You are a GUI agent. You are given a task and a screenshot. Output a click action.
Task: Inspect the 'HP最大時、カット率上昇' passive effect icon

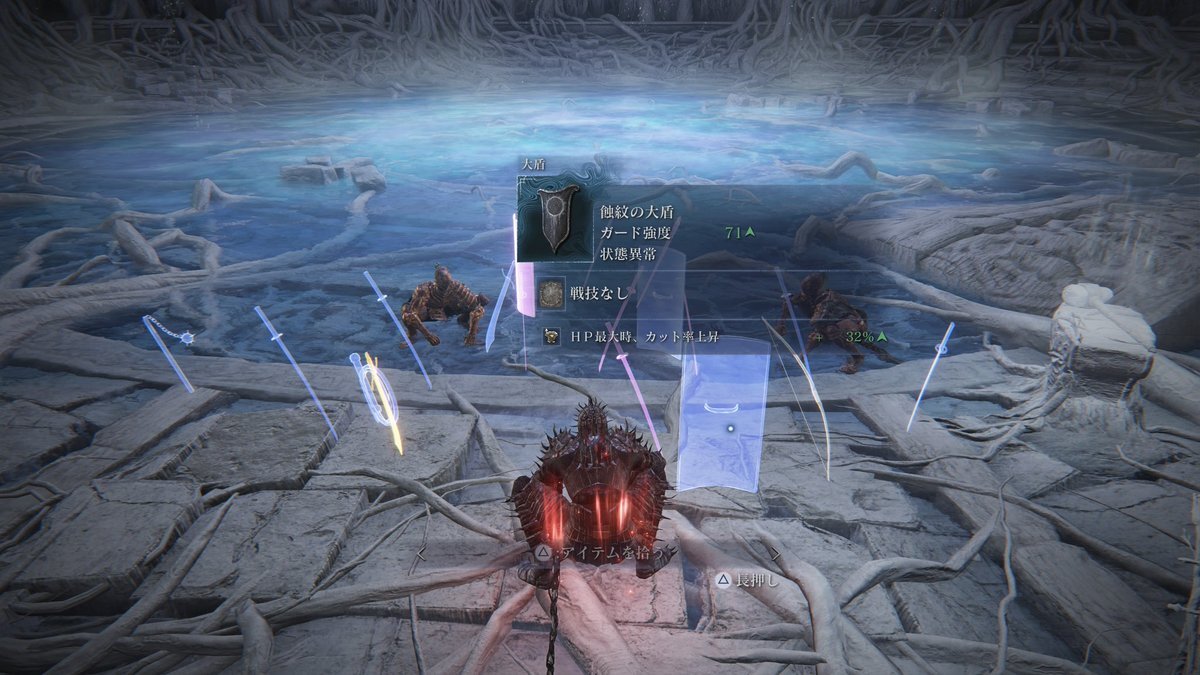[551, 336]
